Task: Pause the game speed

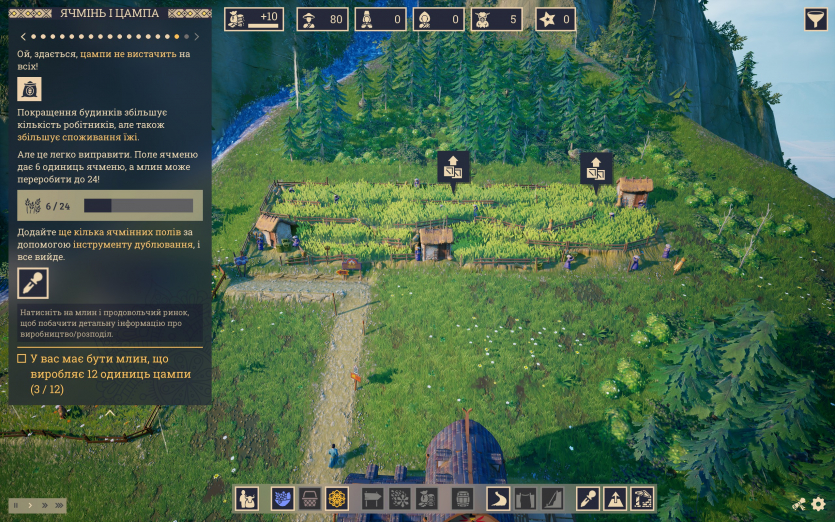Action: click(x=17, y=505)
